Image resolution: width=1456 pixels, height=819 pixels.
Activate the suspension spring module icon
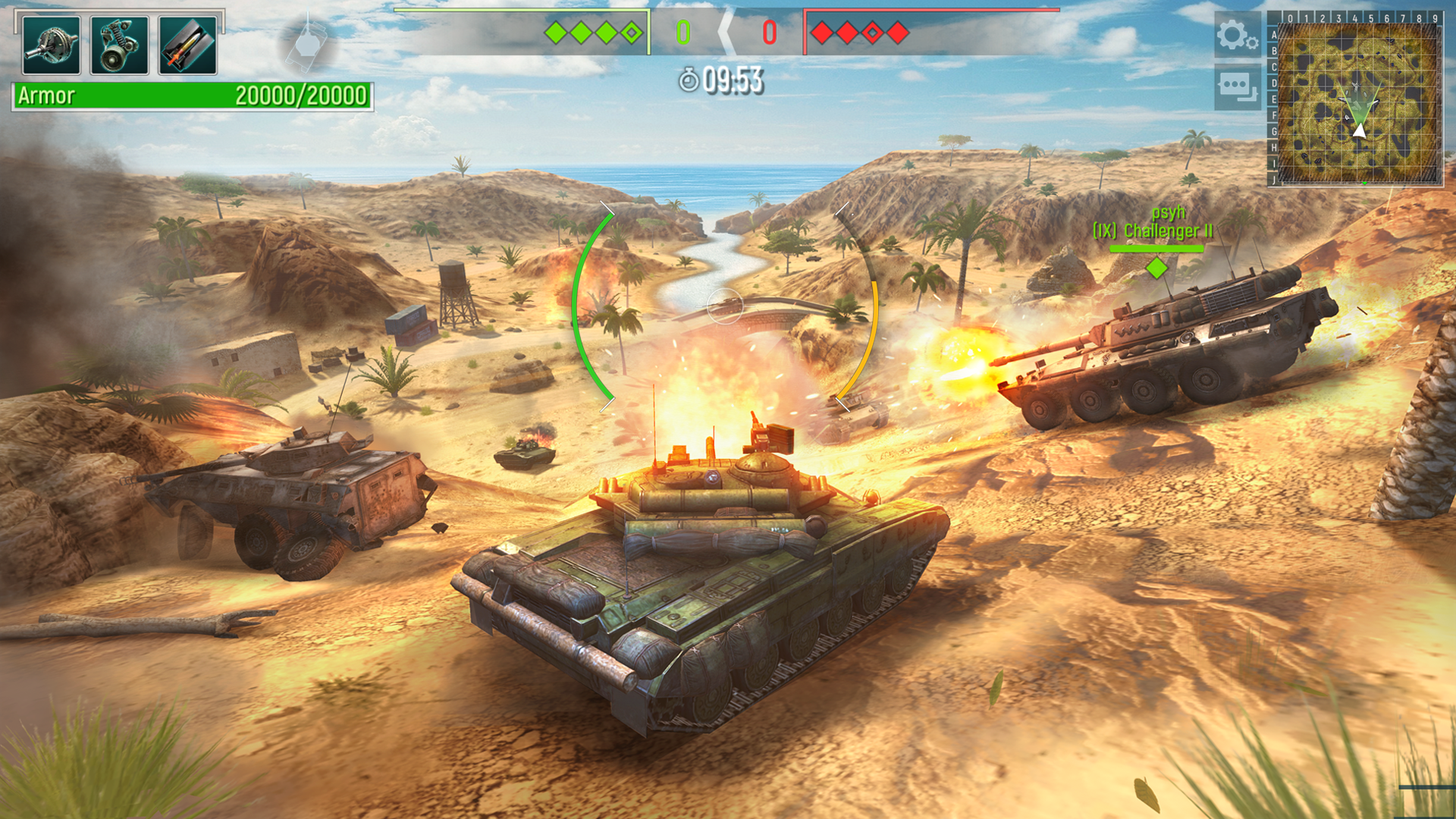pos(119,45)
